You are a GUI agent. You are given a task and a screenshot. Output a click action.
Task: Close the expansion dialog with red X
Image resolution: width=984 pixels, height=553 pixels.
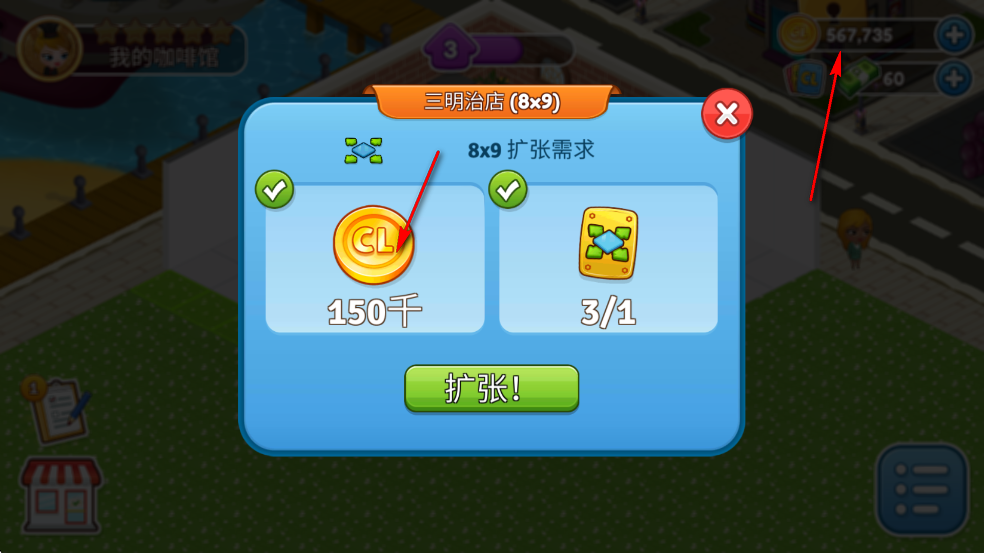[727, 115]
